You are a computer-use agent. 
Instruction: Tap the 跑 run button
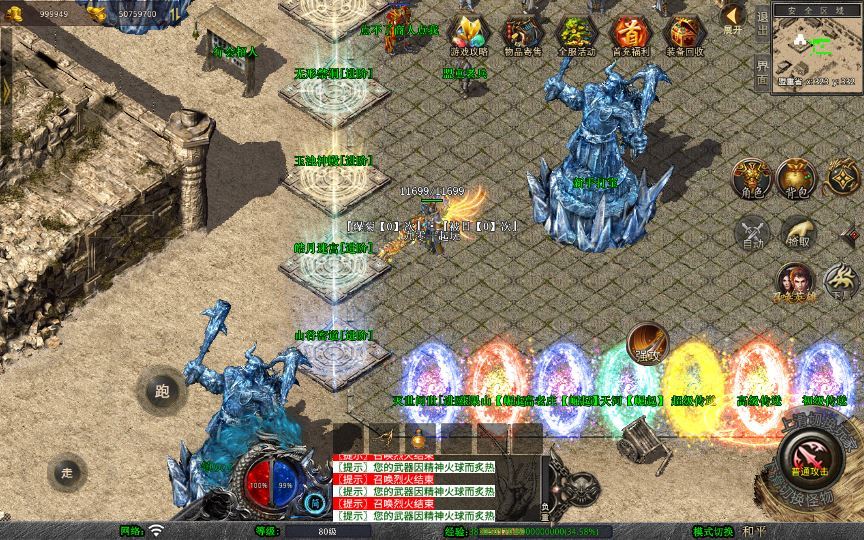[x=162, y=392]
